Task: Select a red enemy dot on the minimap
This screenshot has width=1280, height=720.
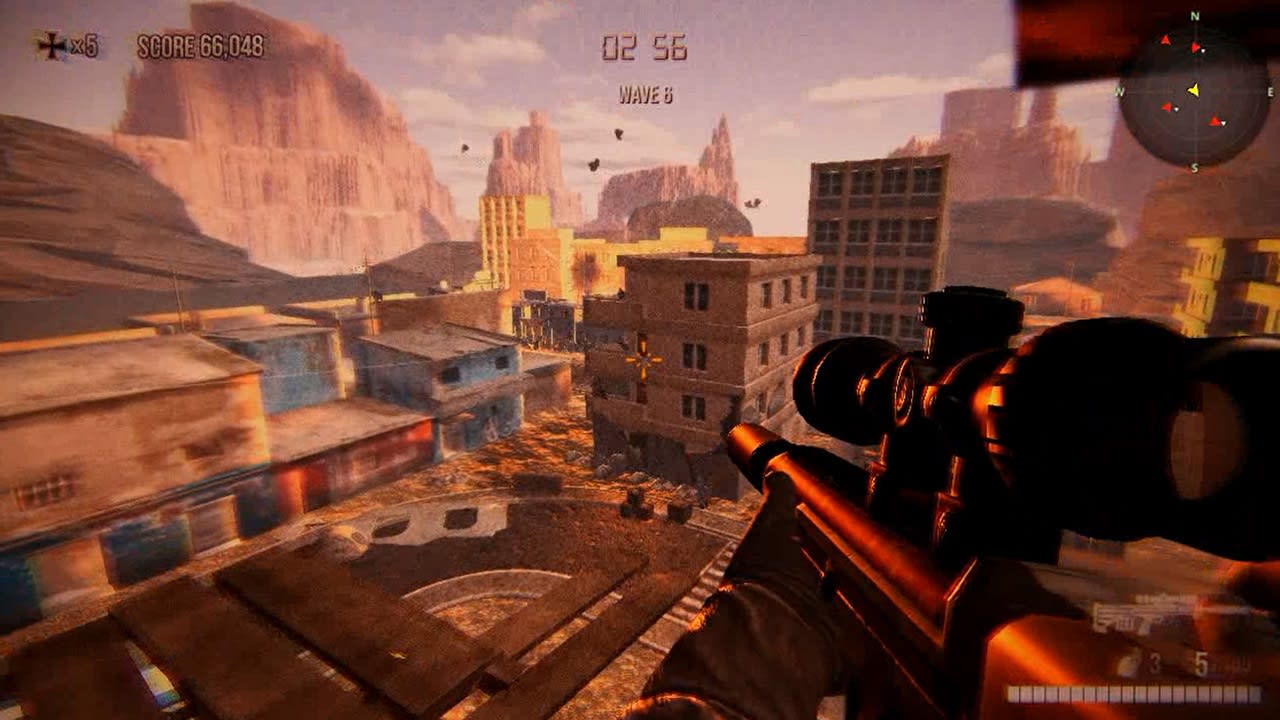Action: [x=1167, y=107]
